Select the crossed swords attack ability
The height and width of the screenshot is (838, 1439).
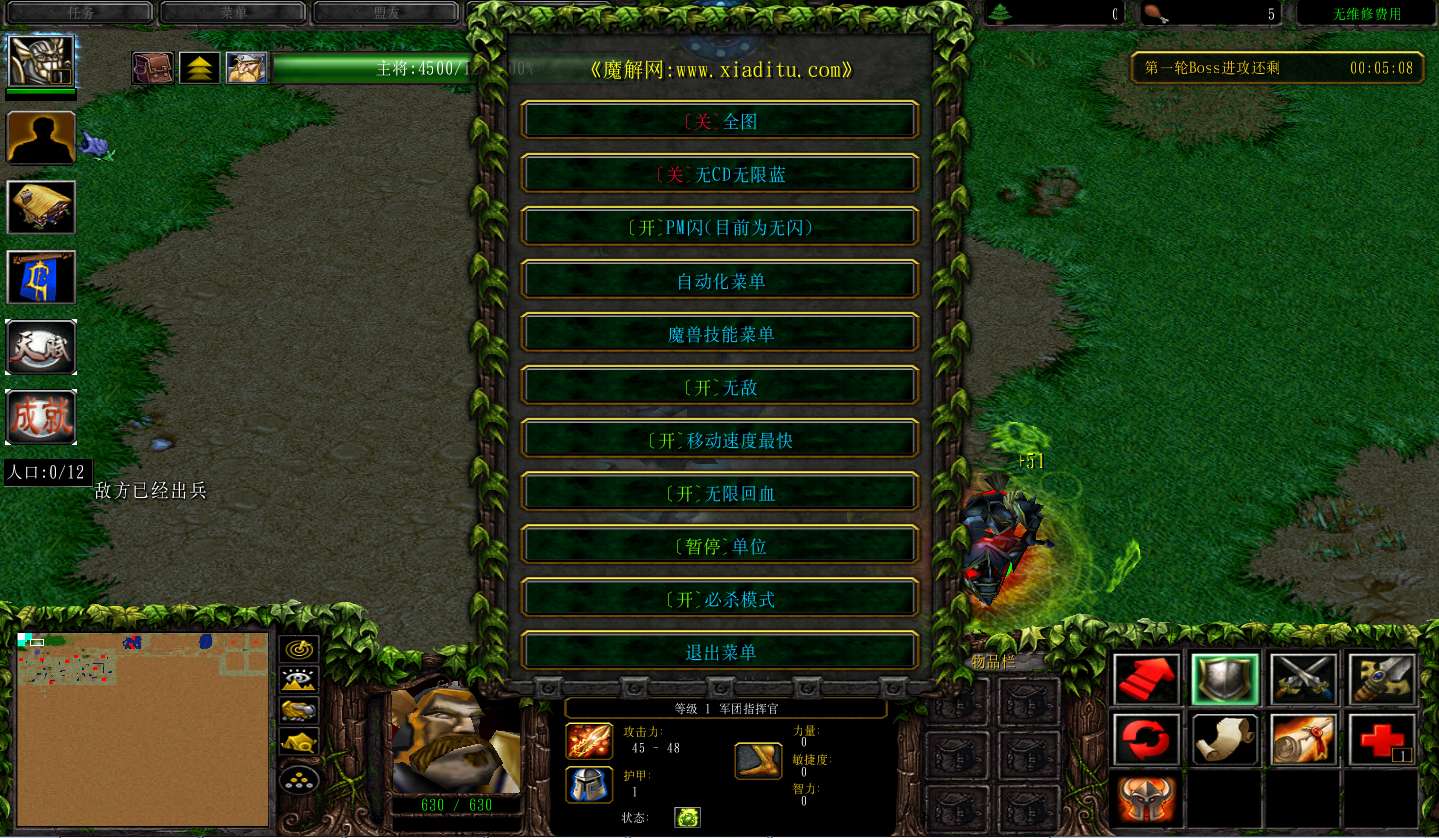1304,677
